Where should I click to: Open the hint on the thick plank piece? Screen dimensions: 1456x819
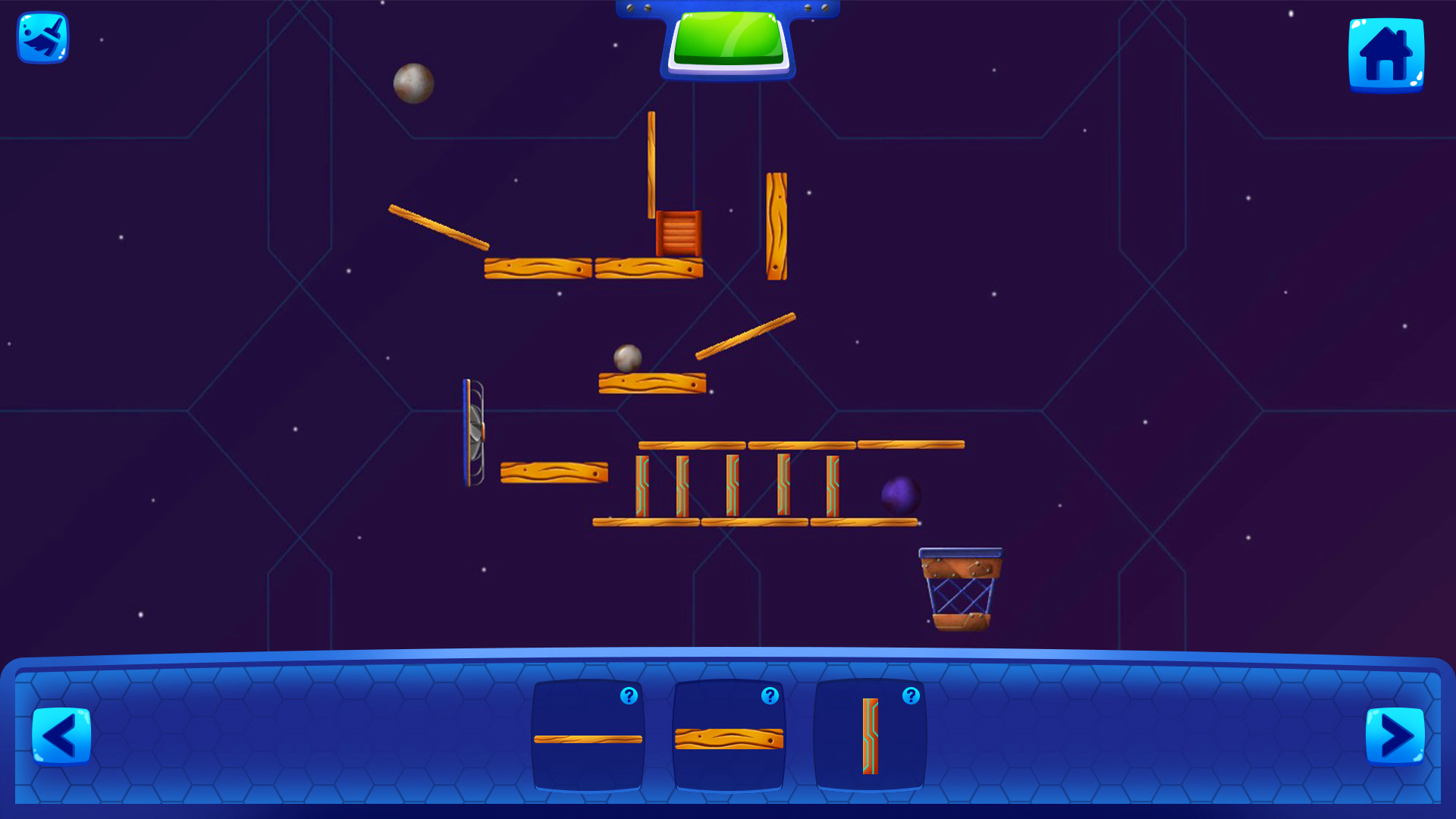[x=769, y=695]
